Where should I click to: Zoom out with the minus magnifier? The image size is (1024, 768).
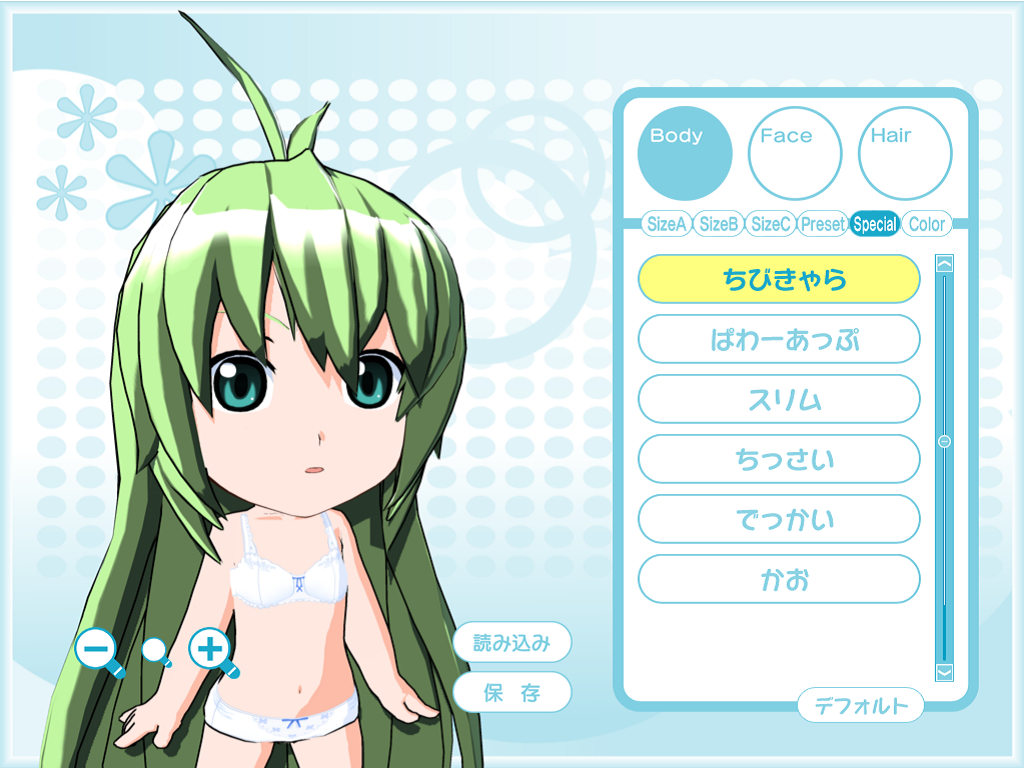pyautogui.click(x=97, y=651)
